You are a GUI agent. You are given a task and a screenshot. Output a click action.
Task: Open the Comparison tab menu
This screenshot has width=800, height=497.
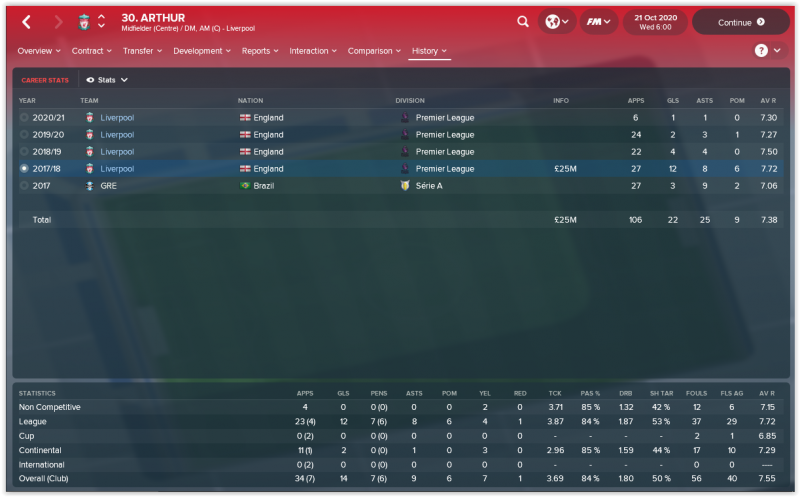(x=374, y=50)
